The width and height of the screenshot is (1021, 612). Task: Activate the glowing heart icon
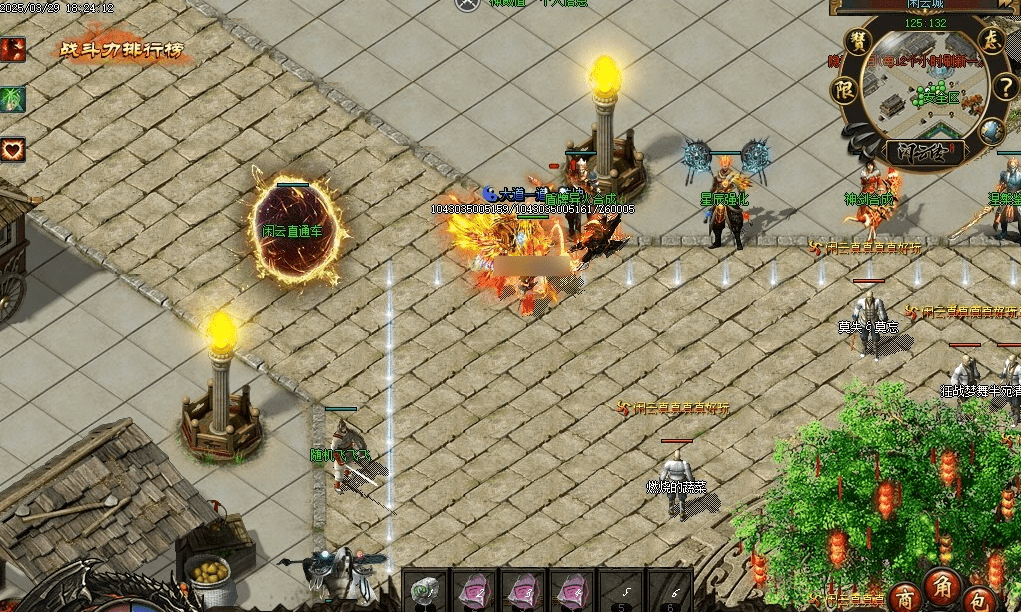(13, 150)
